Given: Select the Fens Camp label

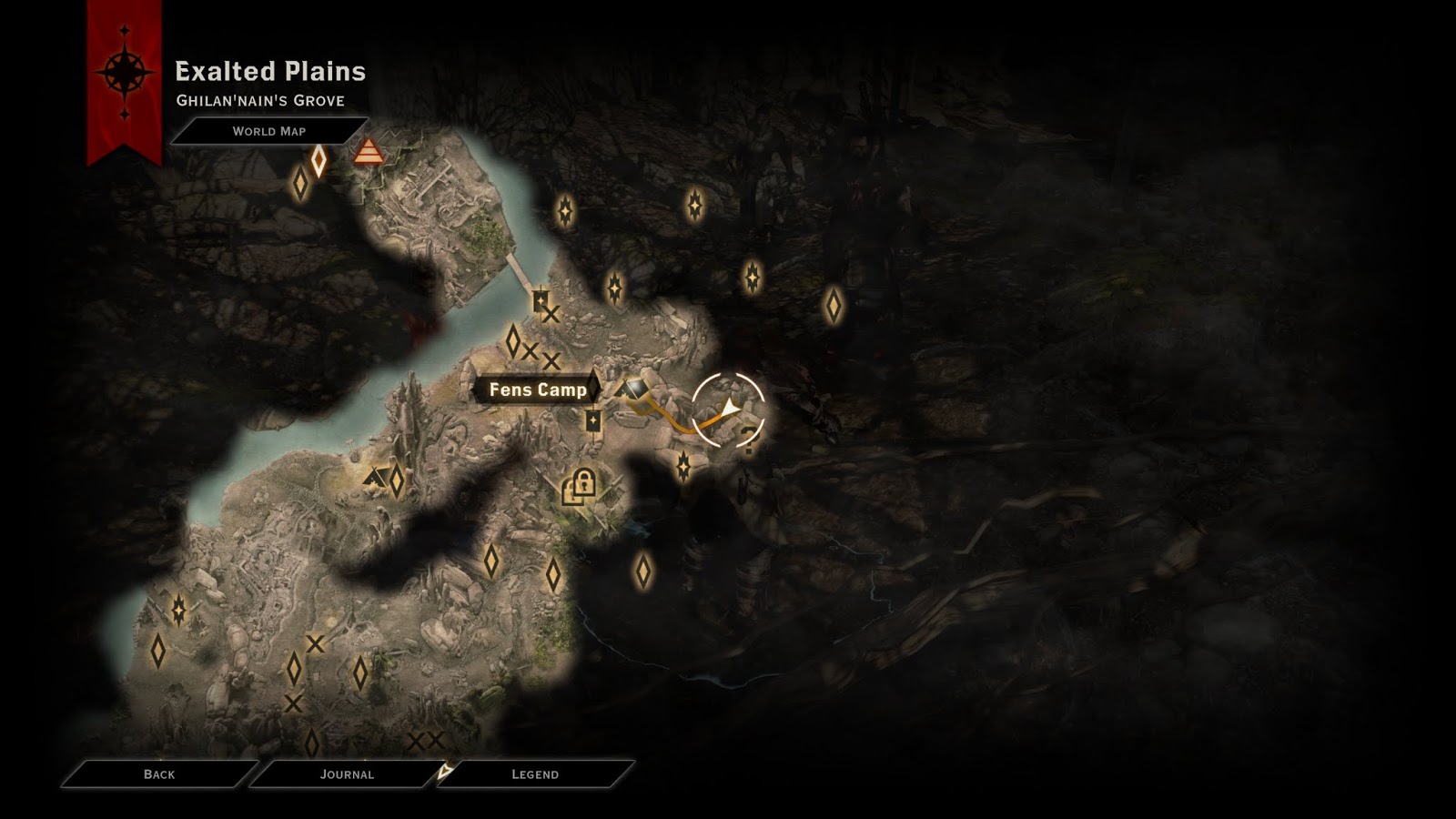Looking at the screenshot, I should pyautogui.click(x=537, y=389).
